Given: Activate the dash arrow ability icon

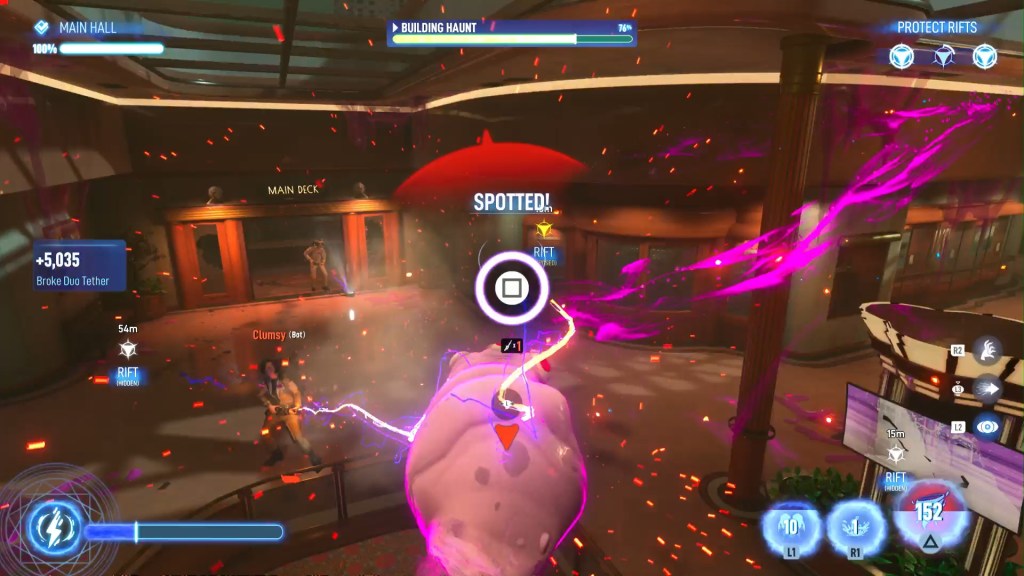Looking at the screenshot, I should tap(986, 388).
